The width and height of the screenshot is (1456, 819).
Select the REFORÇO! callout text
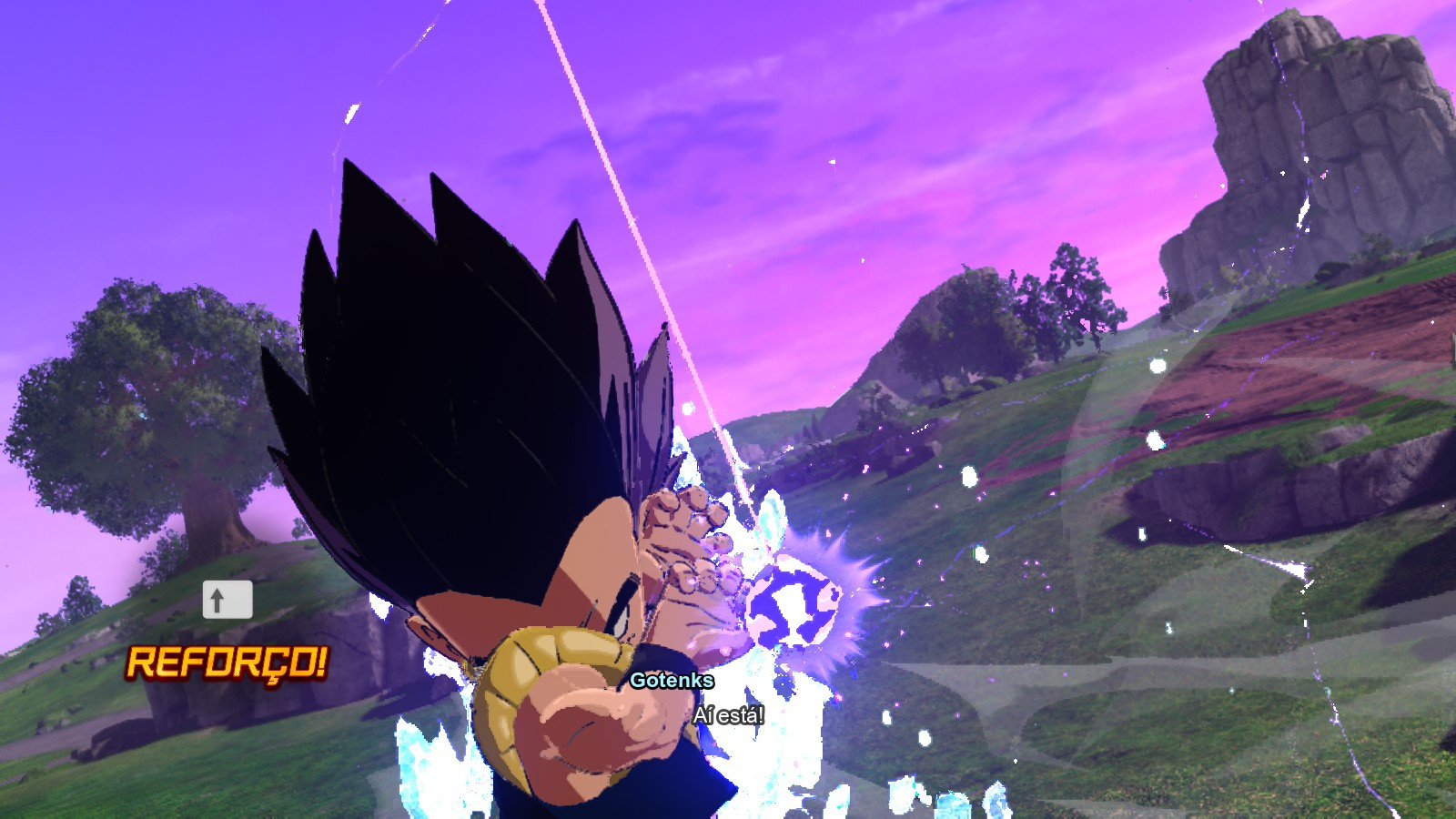(x=226, y=663)
